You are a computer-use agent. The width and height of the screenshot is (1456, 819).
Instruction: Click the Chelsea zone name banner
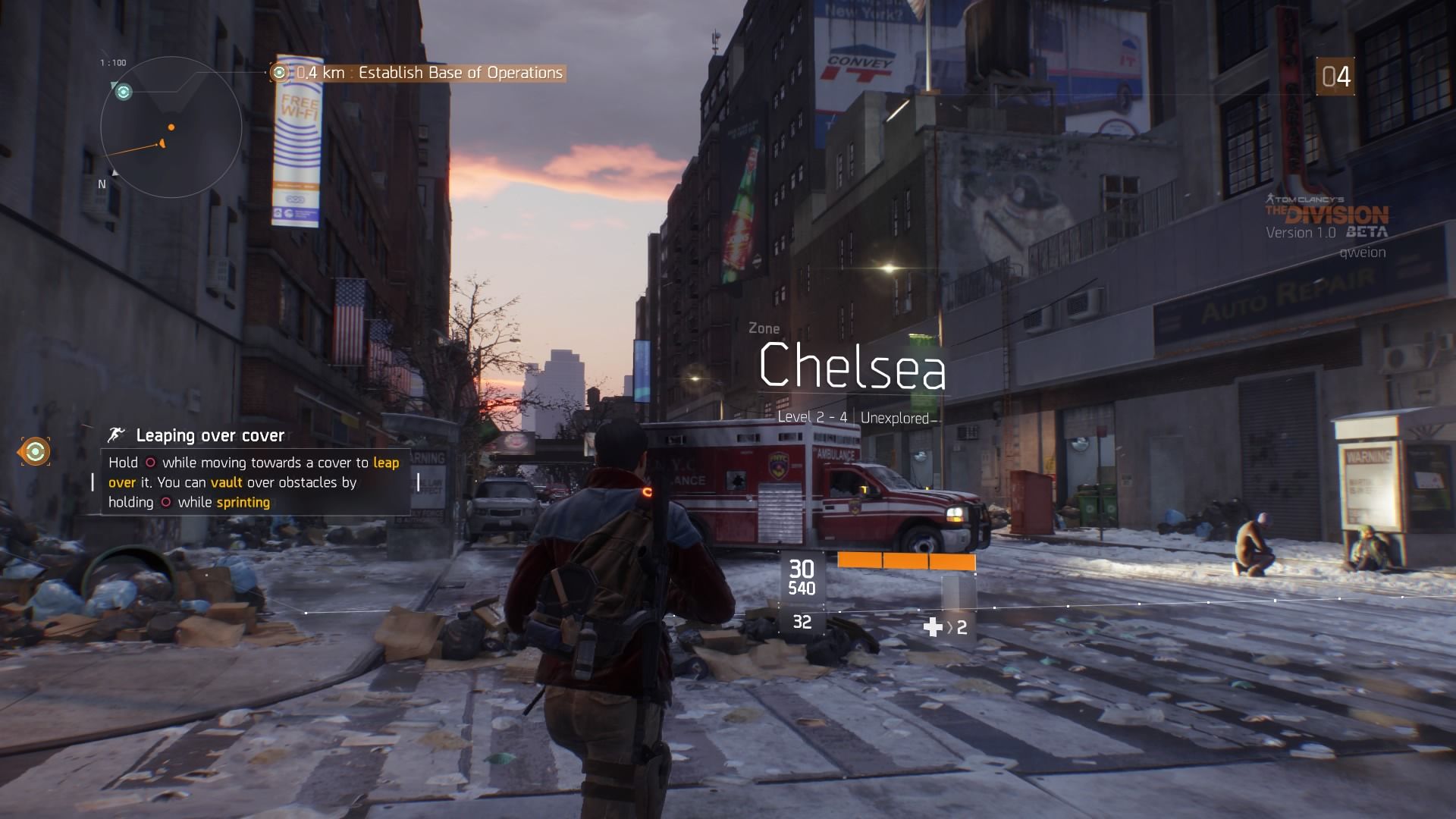(852, 367)
